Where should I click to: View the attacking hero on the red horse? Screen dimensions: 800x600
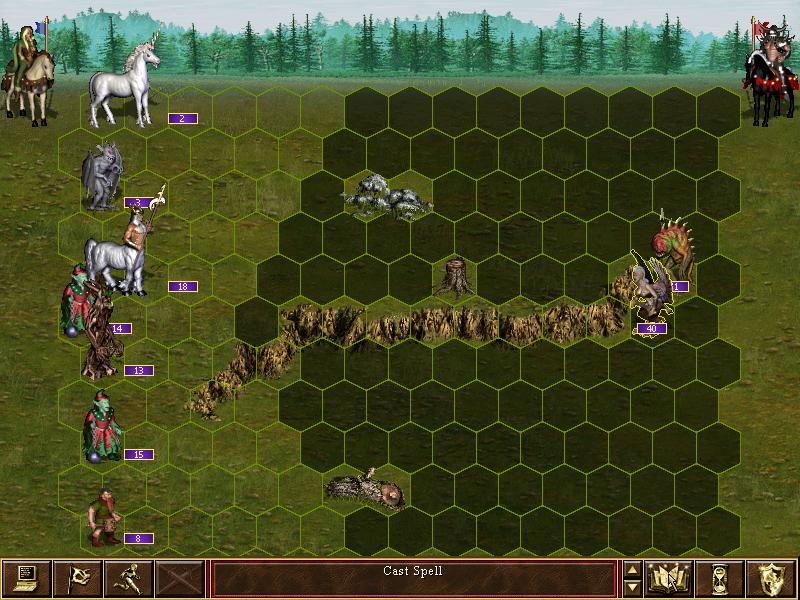click(768, 75)
